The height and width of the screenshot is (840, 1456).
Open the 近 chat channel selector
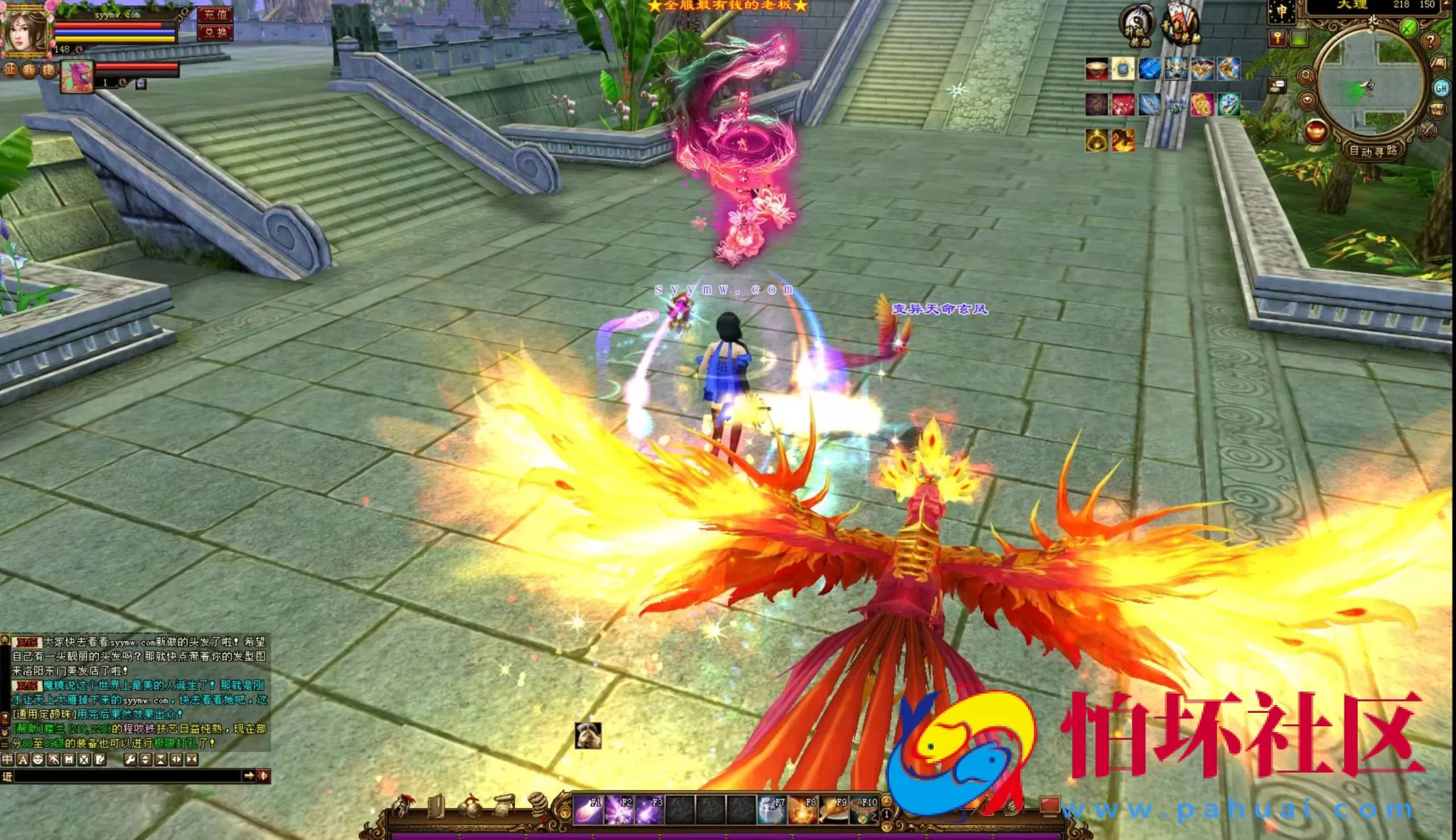tap(7, 777)
